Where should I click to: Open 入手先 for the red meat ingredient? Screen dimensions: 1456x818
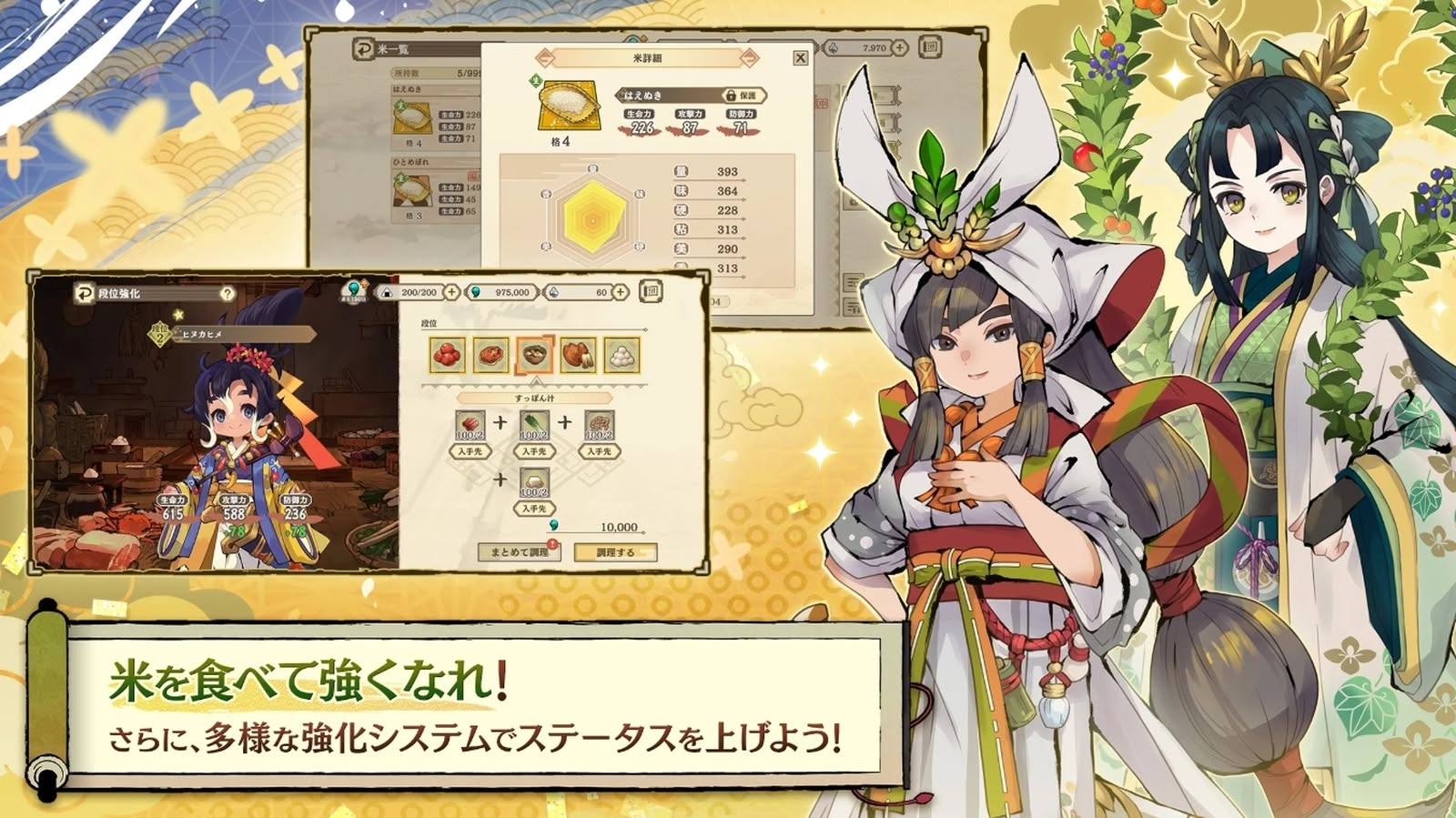470,451
